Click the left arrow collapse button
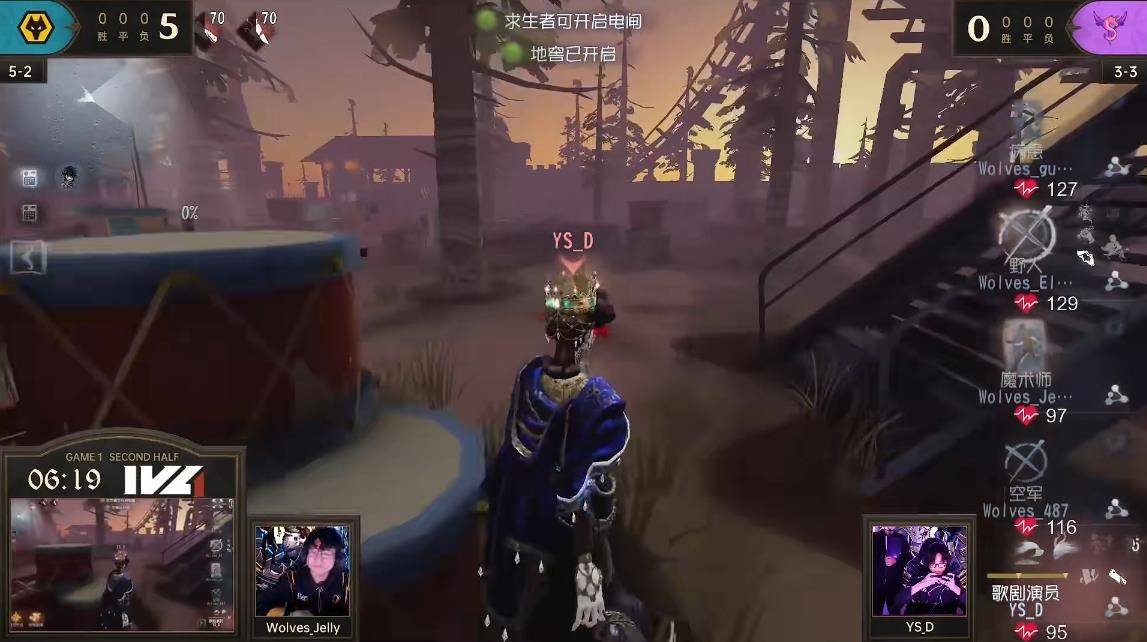 pos(28,258)
